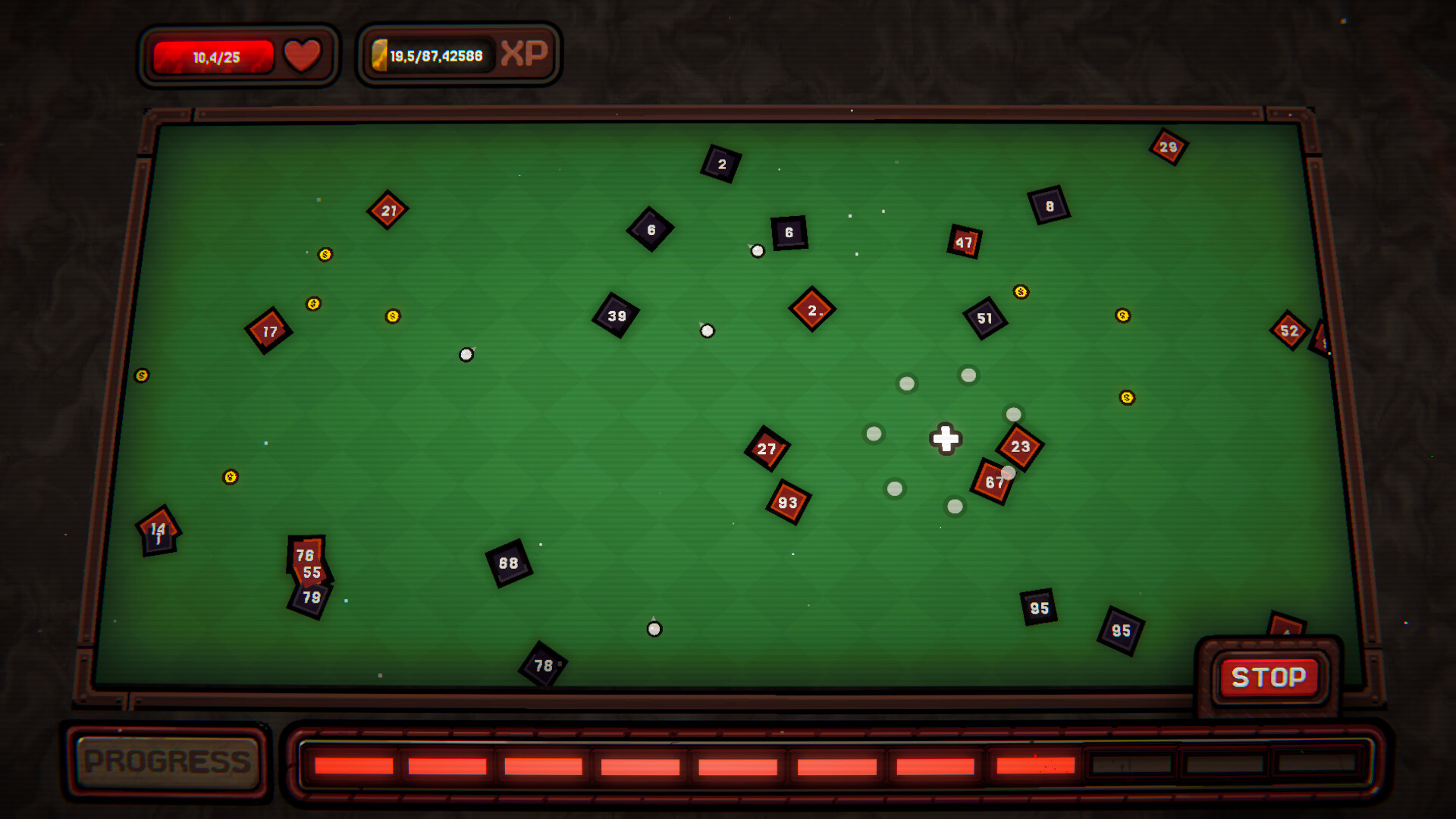This screenshot has height=819, width=1456.
Task: Click the orange tile numbered 93
Action: 787,501
